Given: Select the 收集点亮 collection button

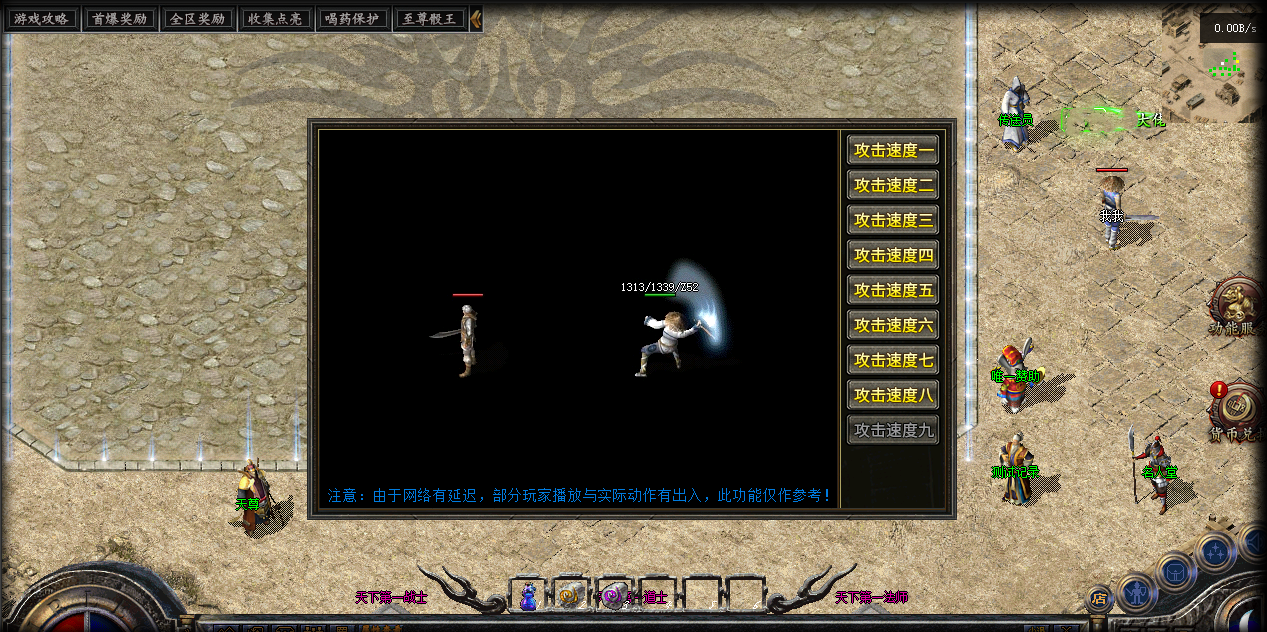Looking at the screenshot, I should pyautogui.click(x=275, y=19).
